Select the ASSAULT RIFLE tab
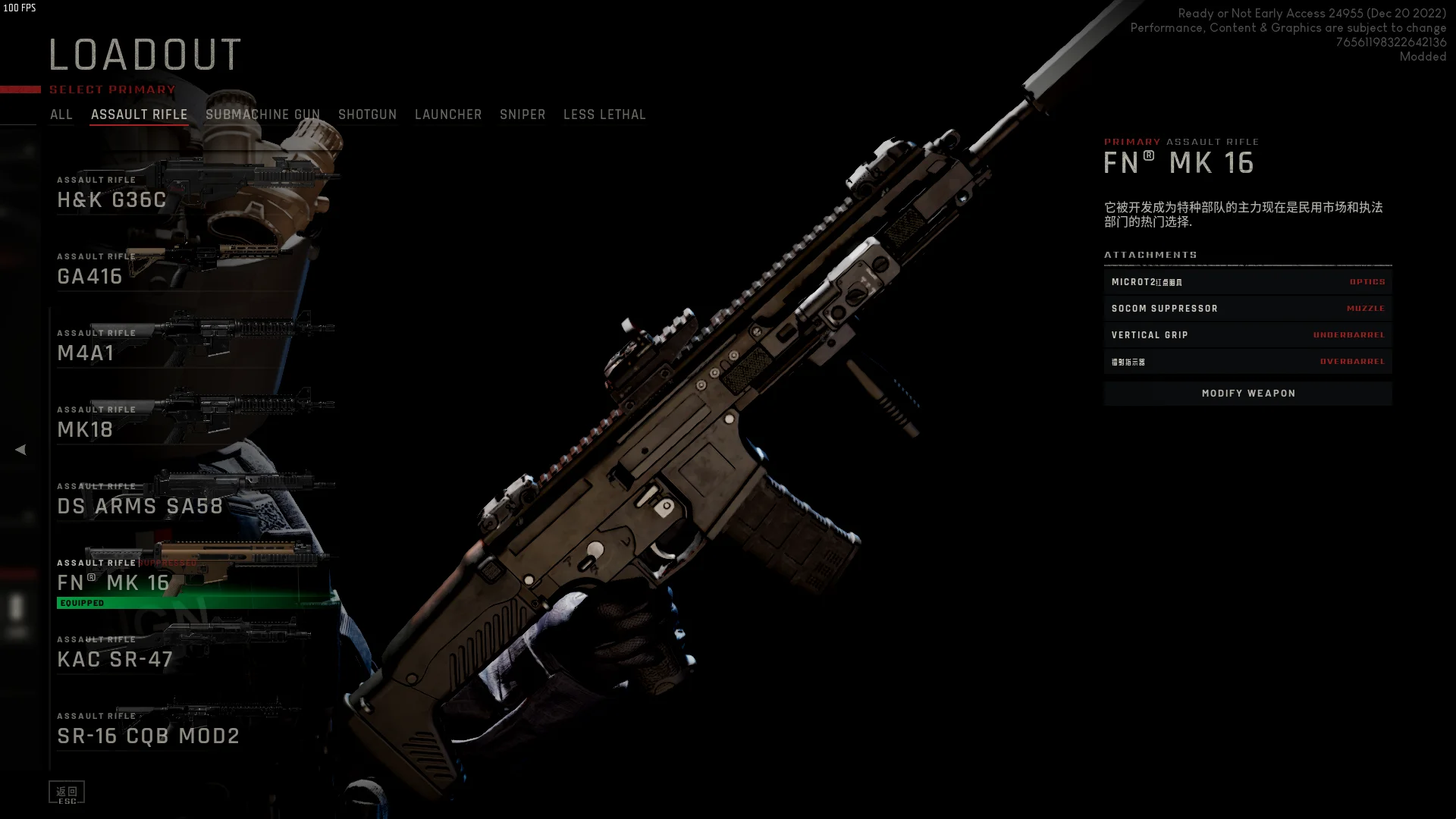 (x=140, y=115)
